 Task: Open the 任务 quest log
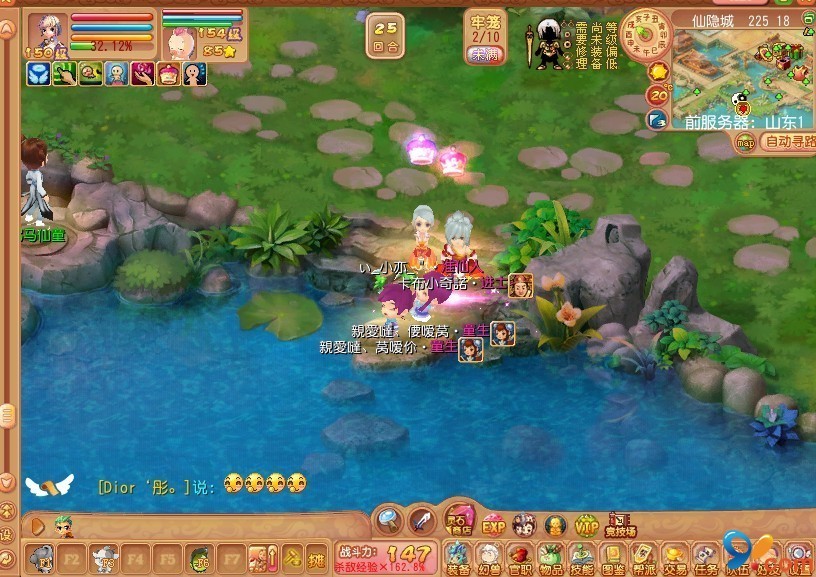706,557
